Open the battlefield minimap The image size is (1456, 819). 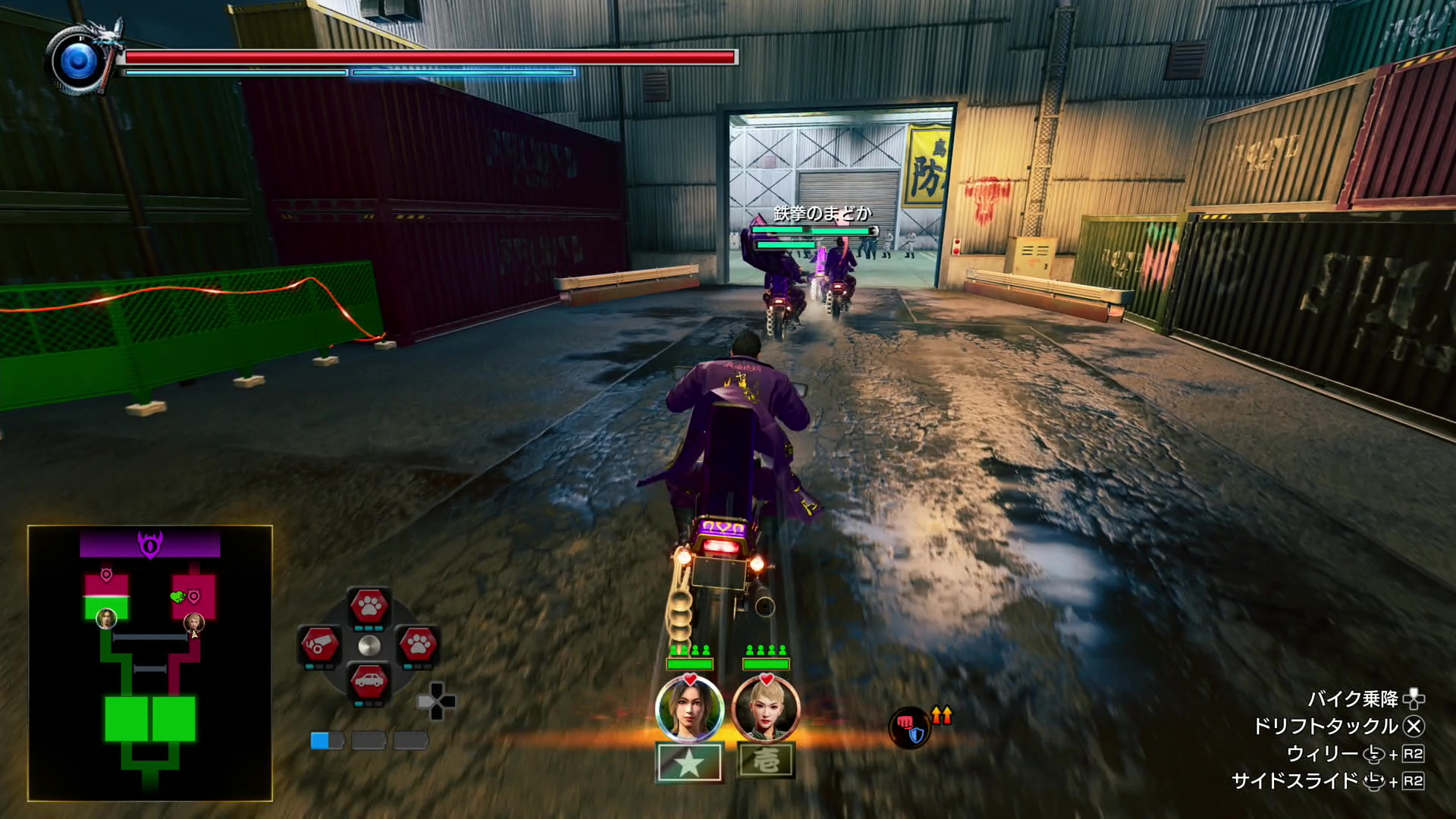[150, 663]
